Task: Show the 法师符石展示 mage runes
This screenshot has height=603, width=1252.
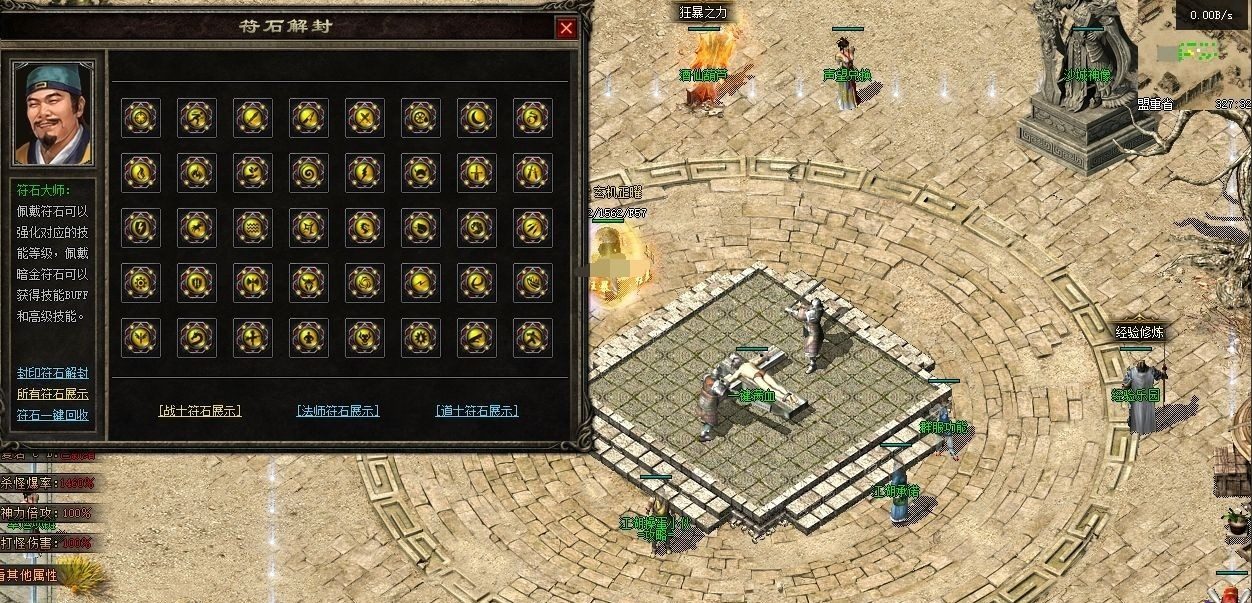Action: (338, 410)
